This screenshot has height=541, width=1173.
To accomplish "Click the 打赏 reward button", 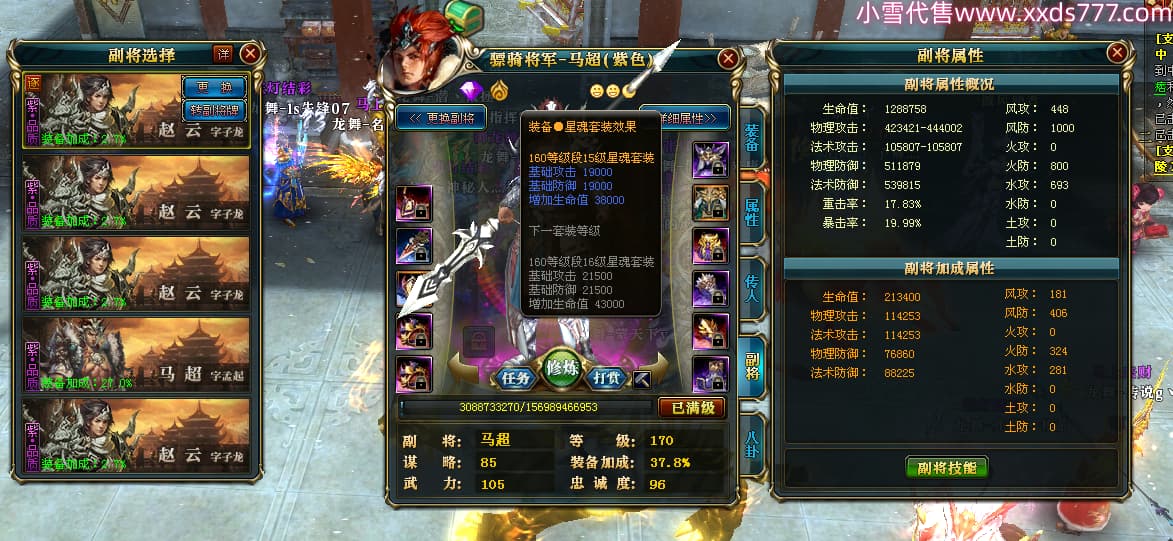I will point(609,378).
